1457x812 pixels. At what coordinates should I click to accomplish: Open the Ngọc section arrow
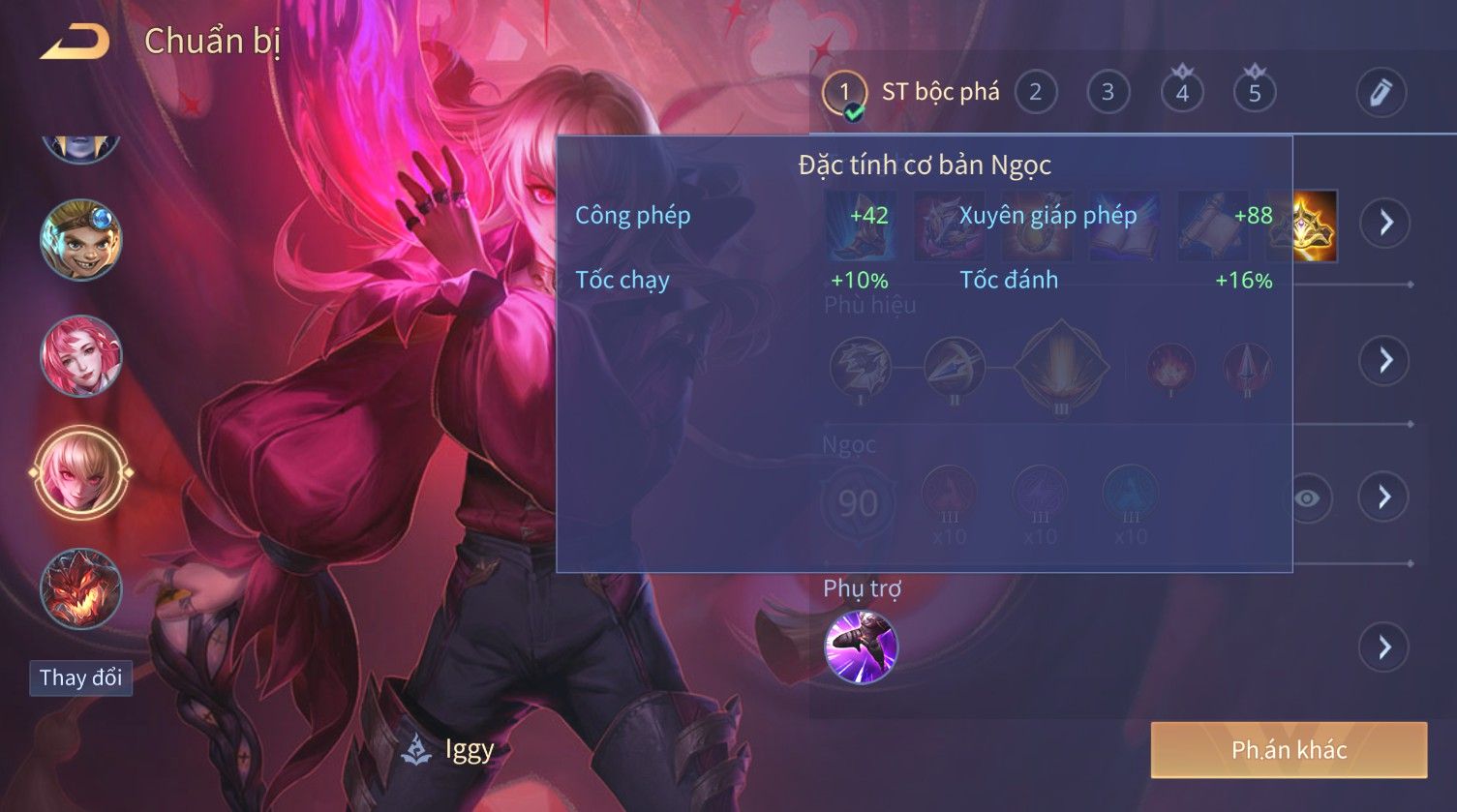pos(1385,498)
